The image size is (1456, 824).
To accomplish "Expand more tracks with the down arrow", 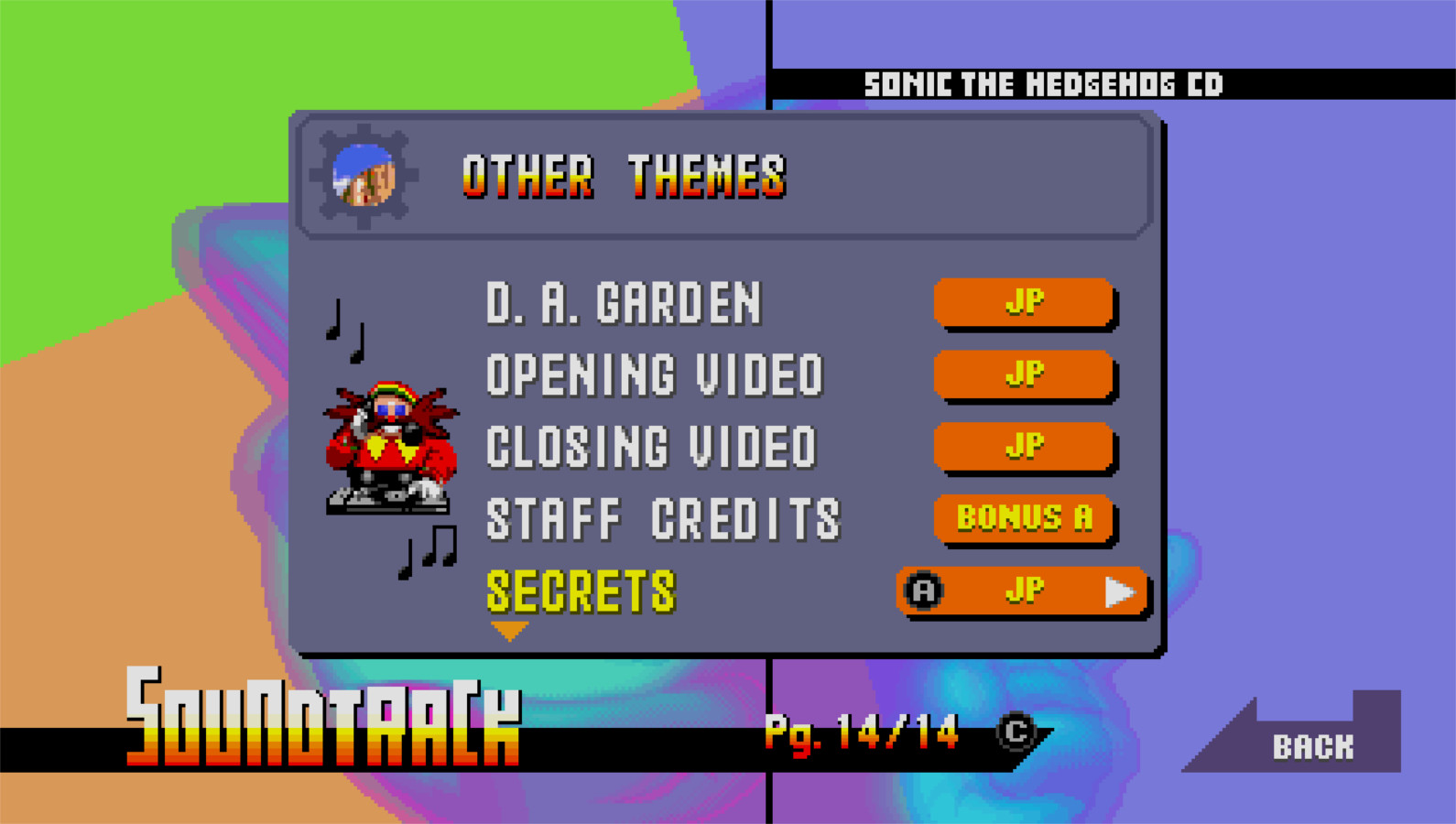I will coord(510,630).
